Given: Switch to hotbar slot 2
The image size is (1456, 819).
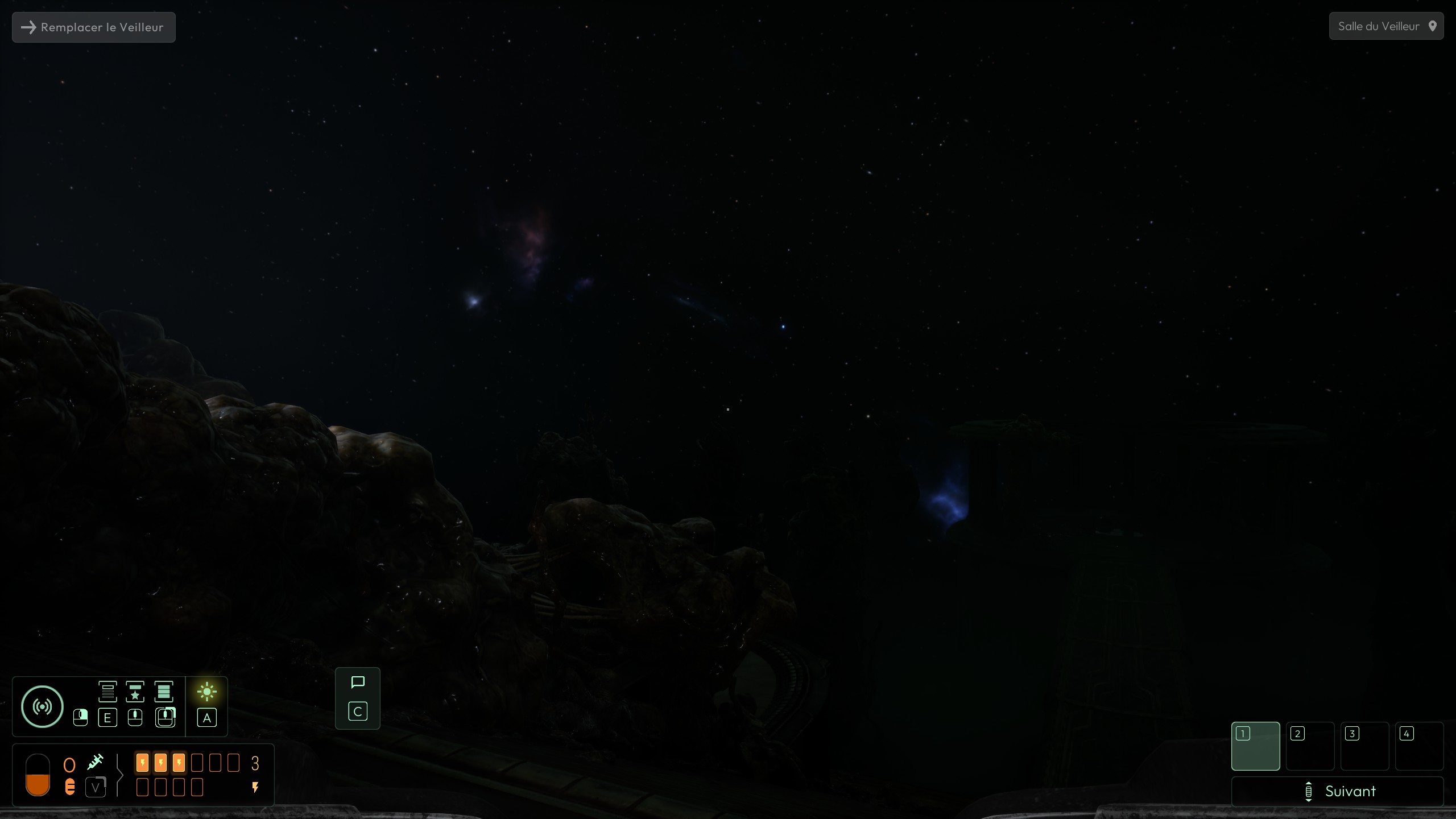Looking at the screenshot, I should pos(1310,746).
